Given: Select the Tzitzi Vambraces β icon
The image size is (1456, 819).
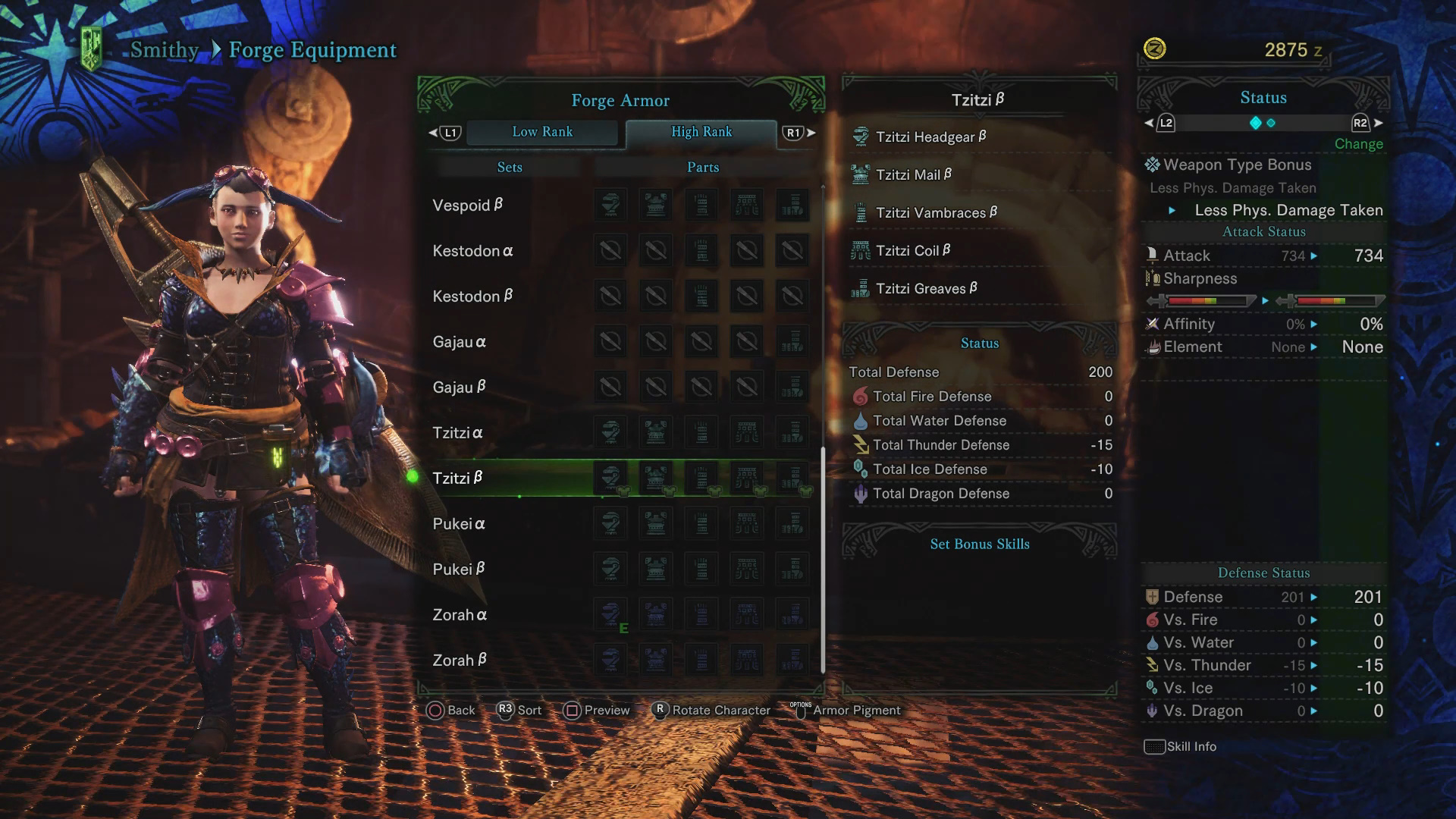Looking at the screenshot, I should pyautogui.click(x=861, y=212).
